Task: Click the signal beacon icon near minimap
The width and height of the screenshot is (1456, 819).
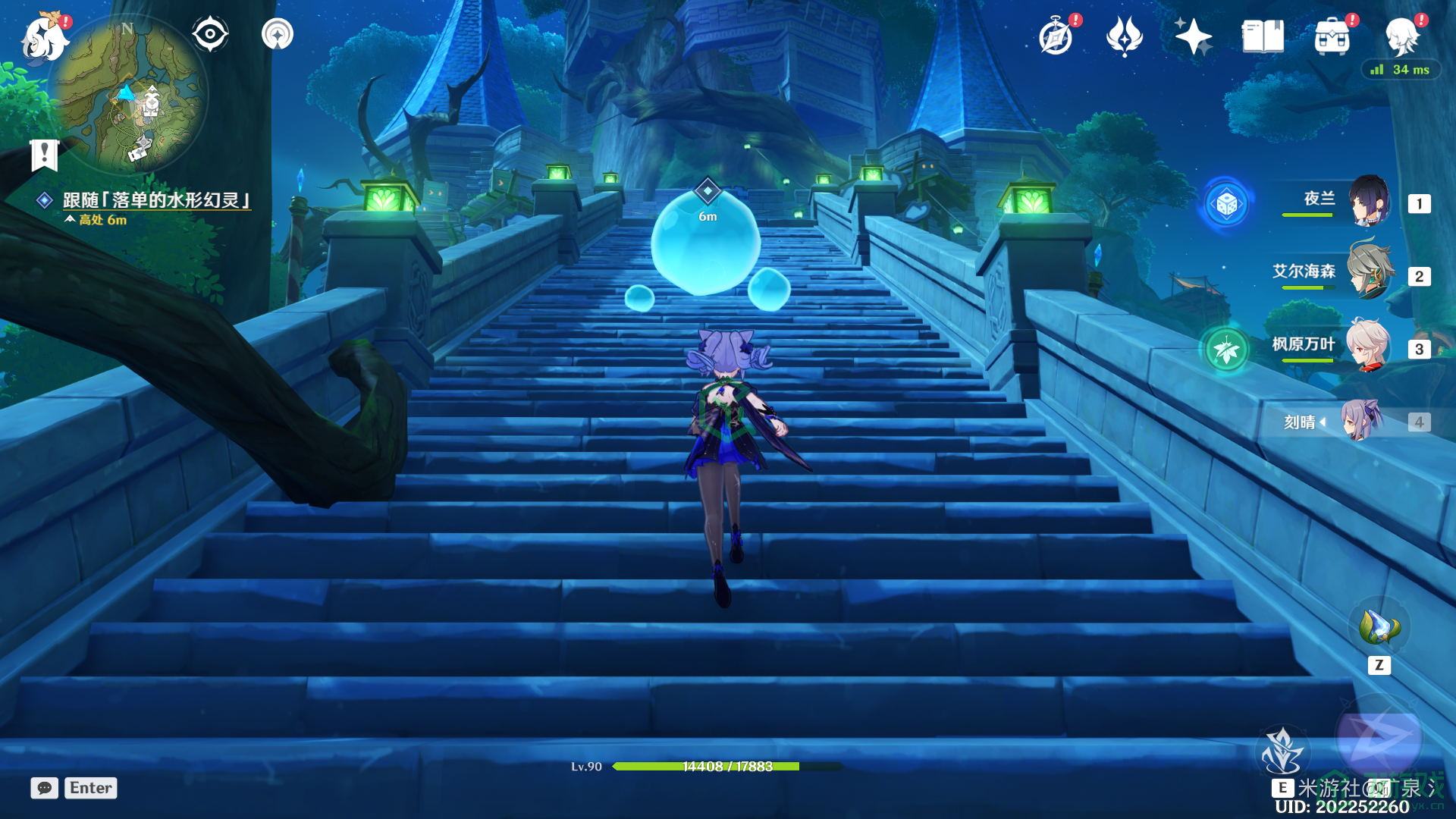Action: coord(278,34)
